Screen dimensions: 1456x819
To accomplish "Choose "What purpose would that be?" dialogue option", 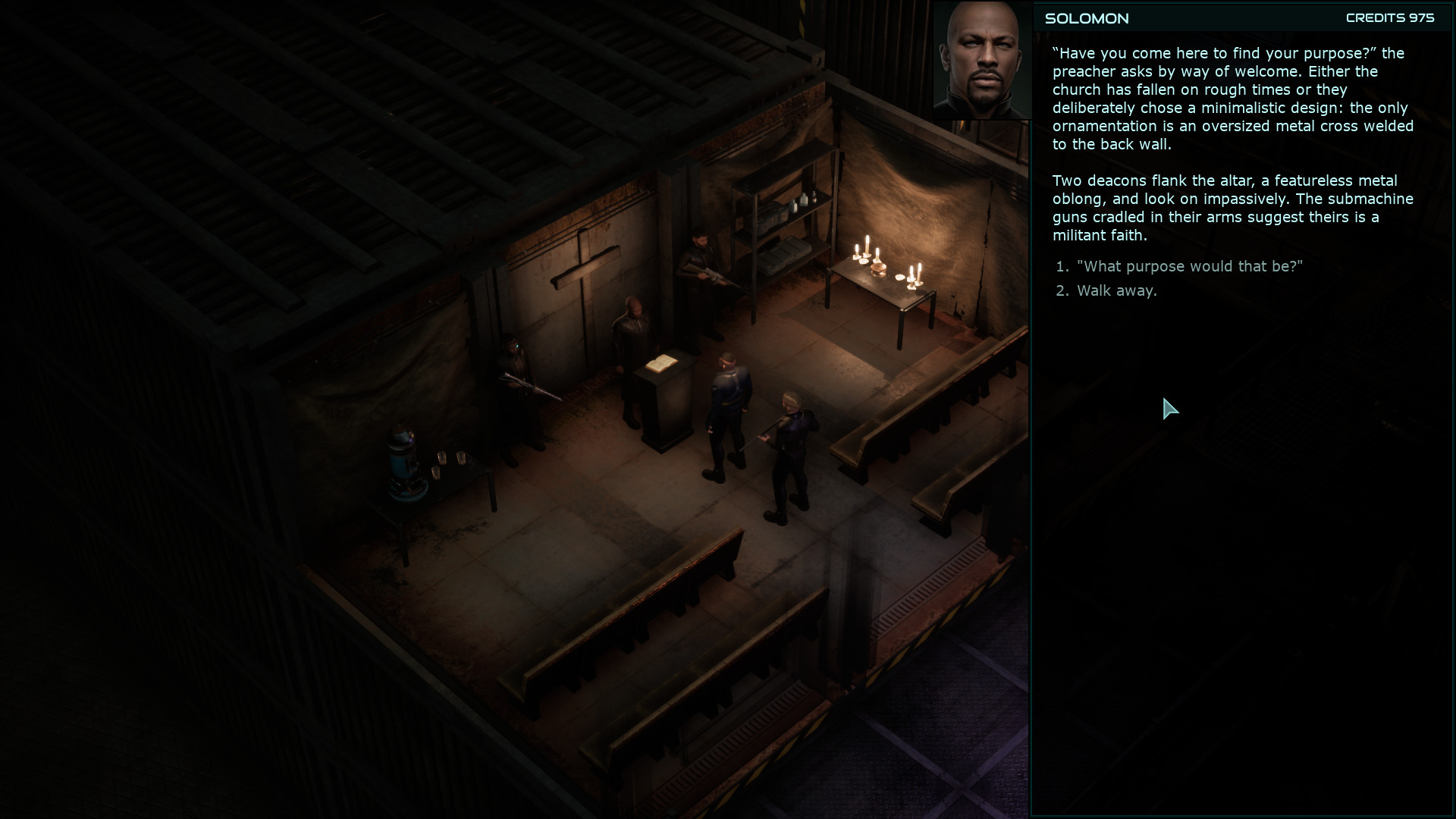I will point(1188,266).
